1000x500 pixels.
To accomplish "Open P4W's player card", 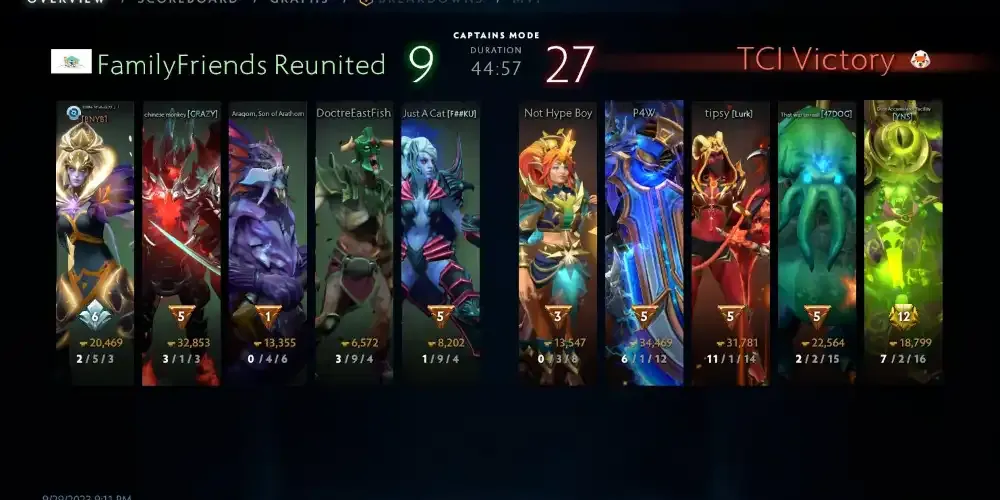I will (x=644, y=242).
